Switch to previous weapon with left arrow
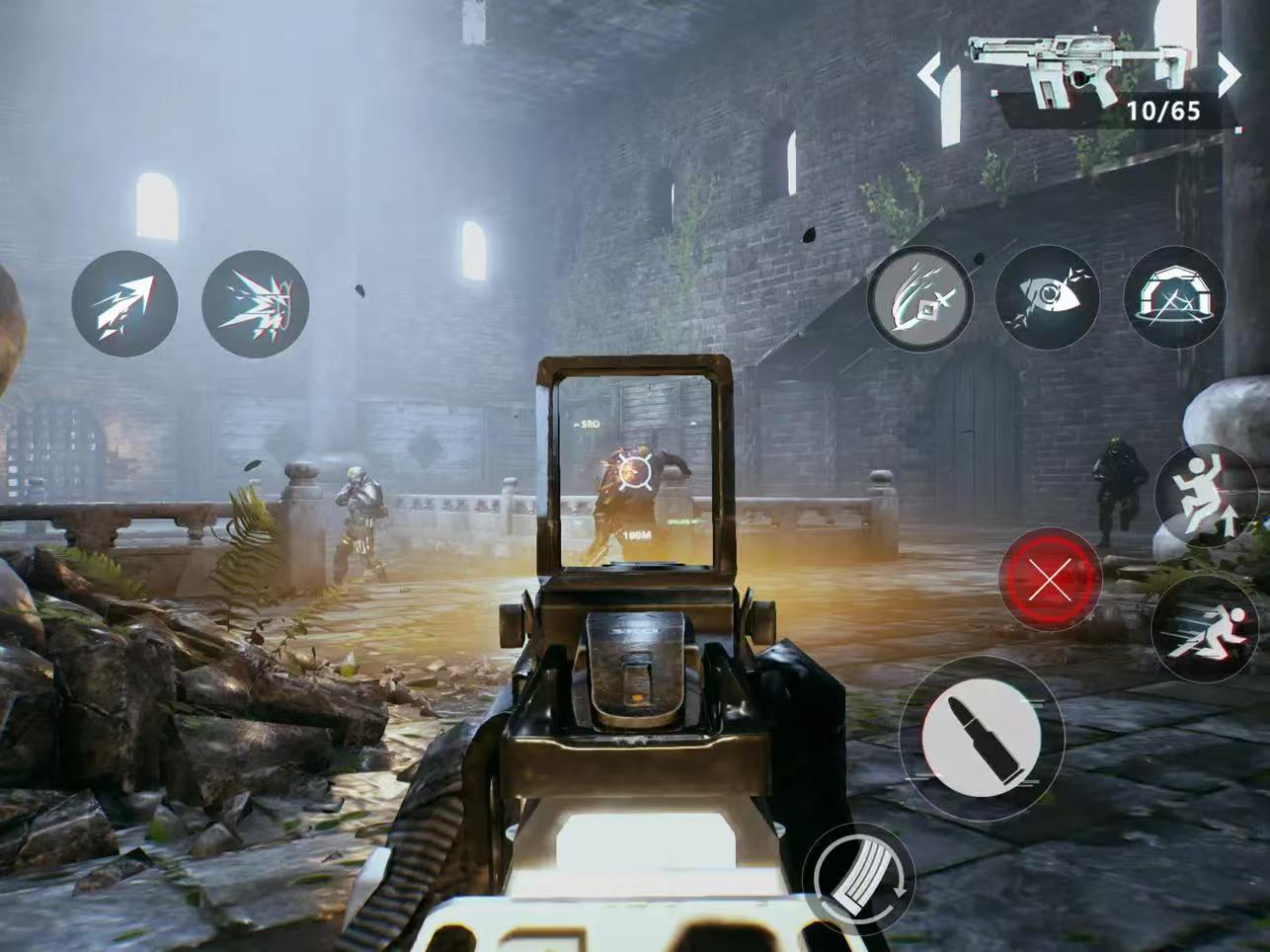 coord(930,75)
